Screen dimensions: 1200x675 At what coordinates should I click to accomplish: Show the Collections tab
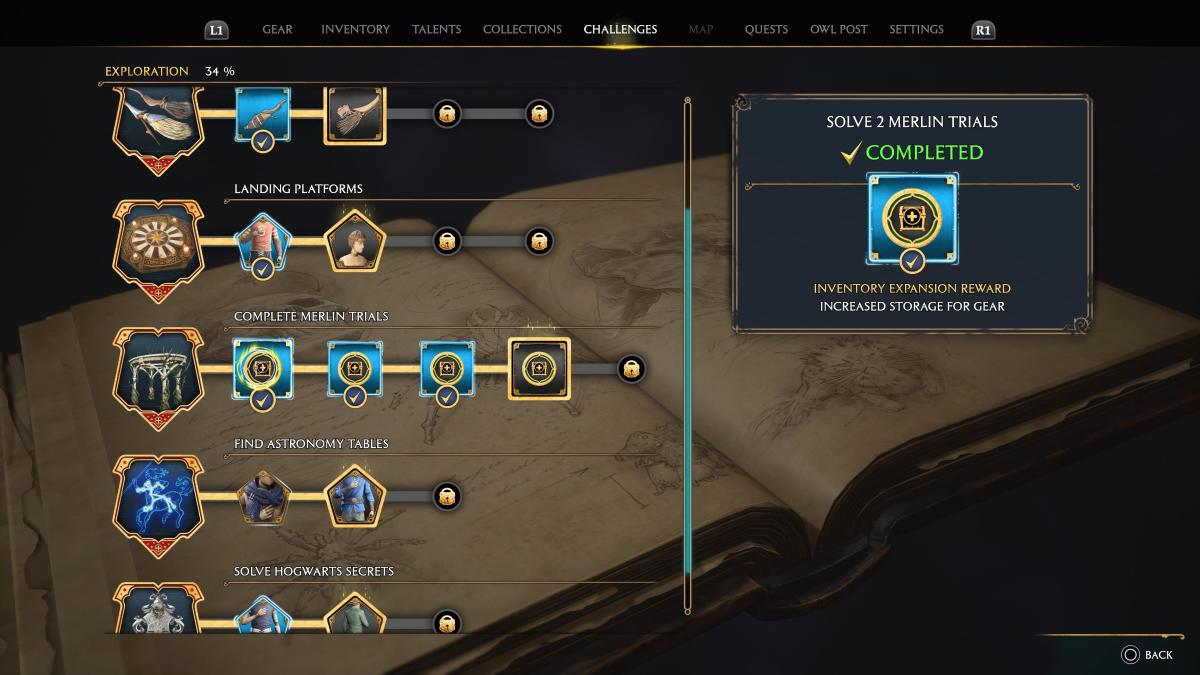[x=522, y=29]
